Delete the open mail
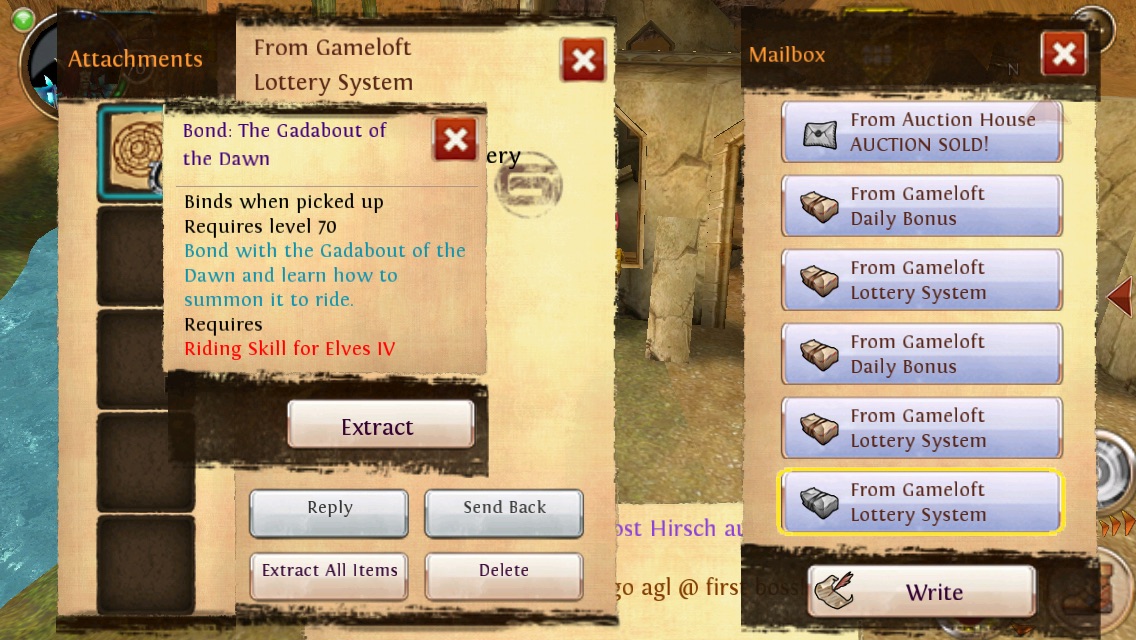 point(504,572)
